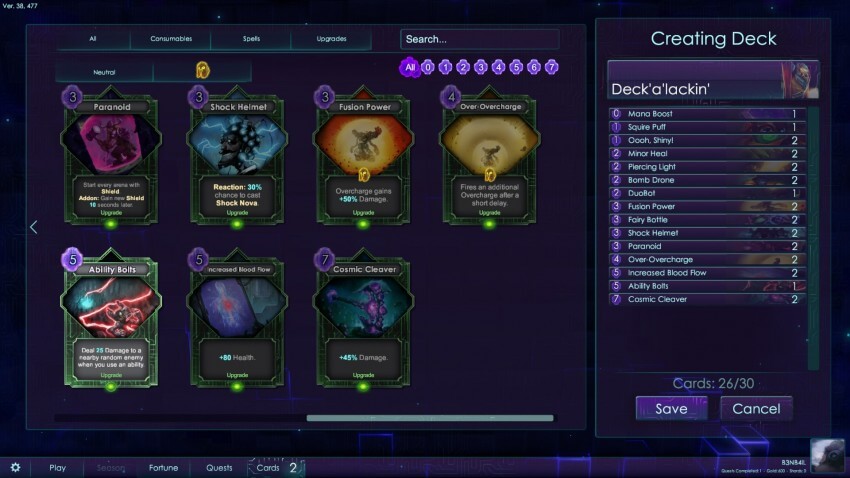
Task: Select the Upgrades filter tab
Action: [331, 39]
